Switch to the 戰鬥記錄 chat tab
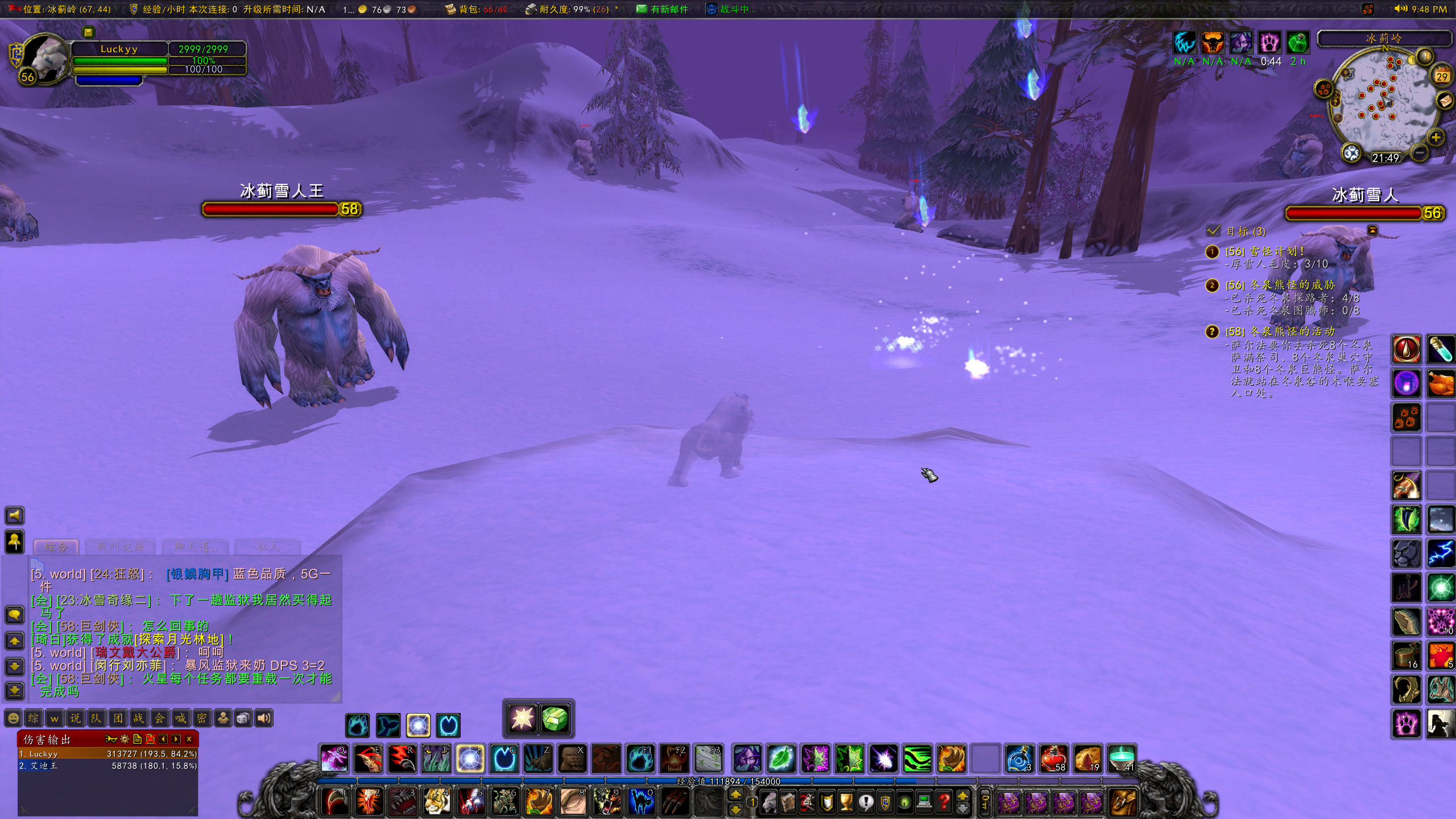Viewport: 1456px width, 819px height. pyautogui.click(x=121, y=547)
